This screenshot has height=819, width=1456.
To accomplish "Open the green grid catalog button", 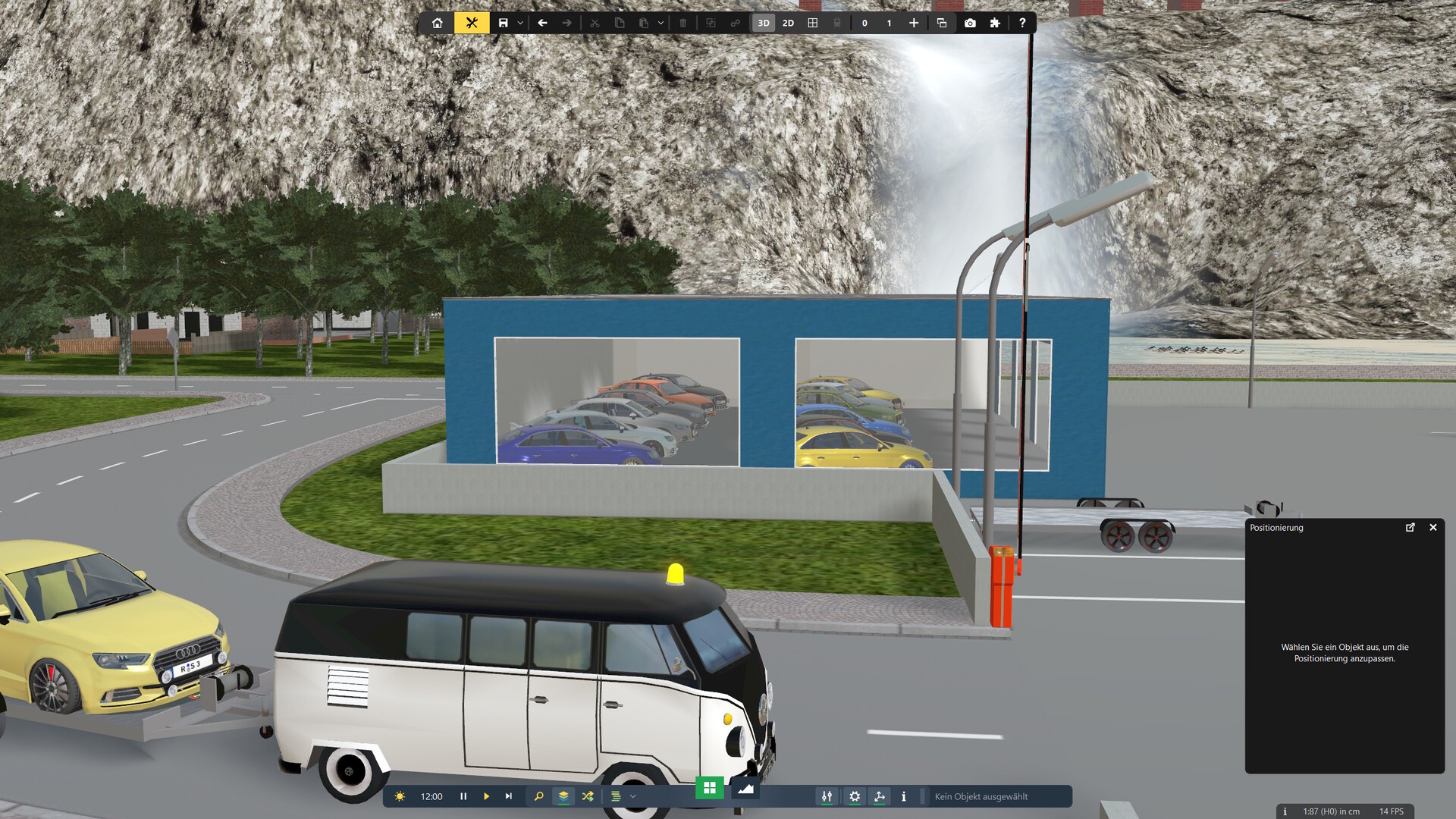I will (710, 788).
